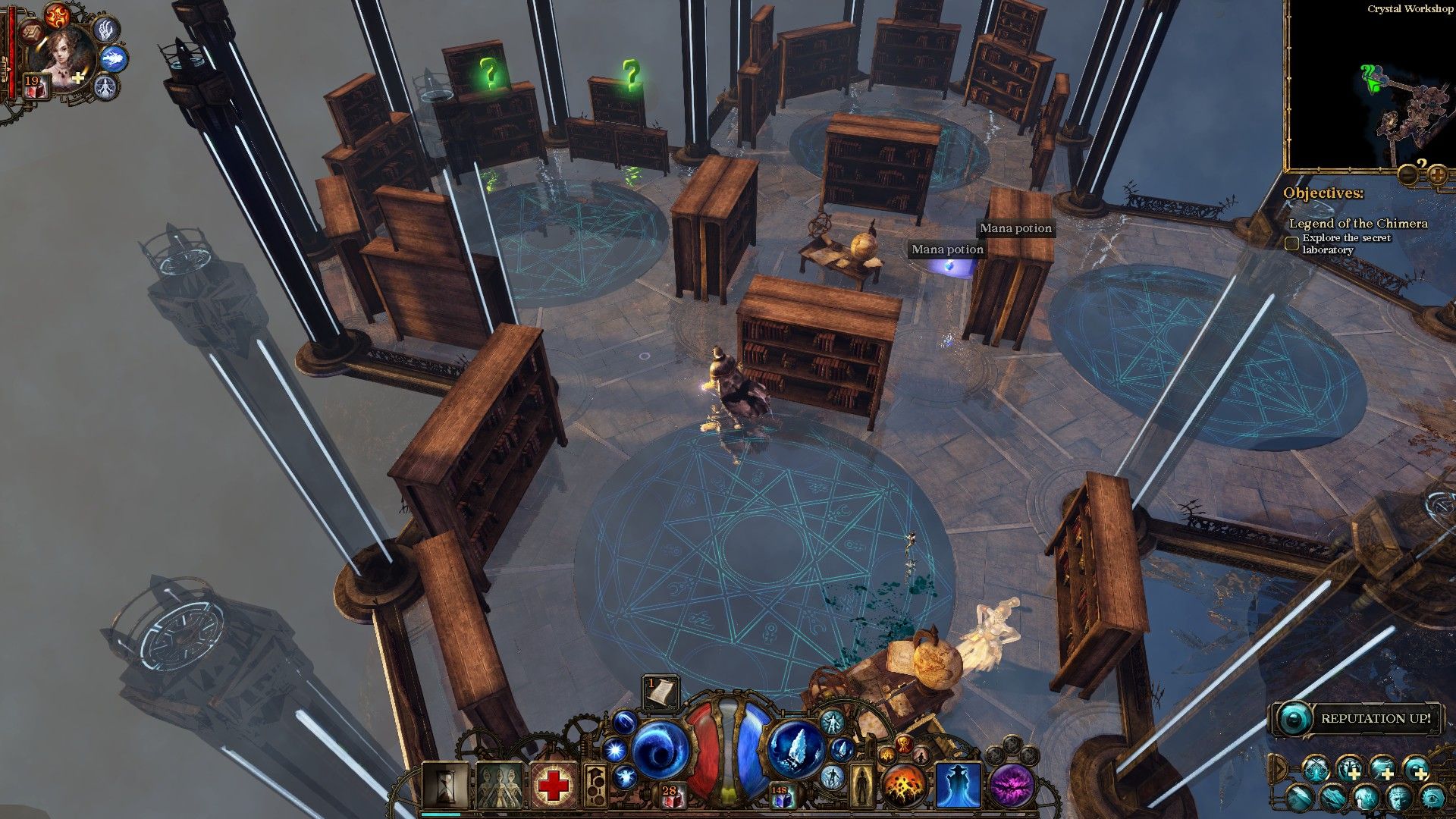Open the eye icon in the bottom-right menu
The height and width of the screenshot is (819, 1456).
[x=1432, y=798]
